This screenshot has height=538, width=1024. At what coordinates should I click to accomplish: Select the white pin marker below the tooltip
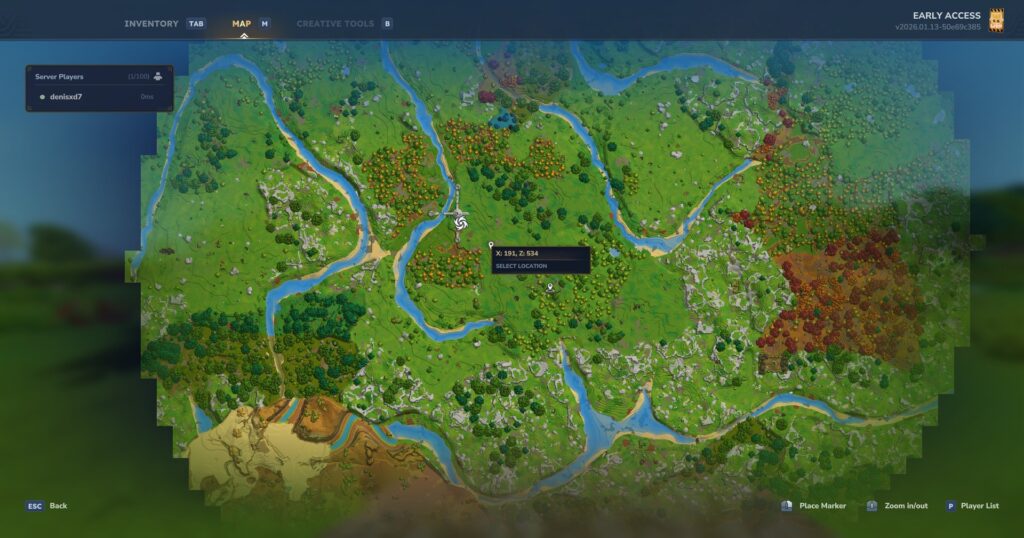pyautogui.click(x=550, y=287)
